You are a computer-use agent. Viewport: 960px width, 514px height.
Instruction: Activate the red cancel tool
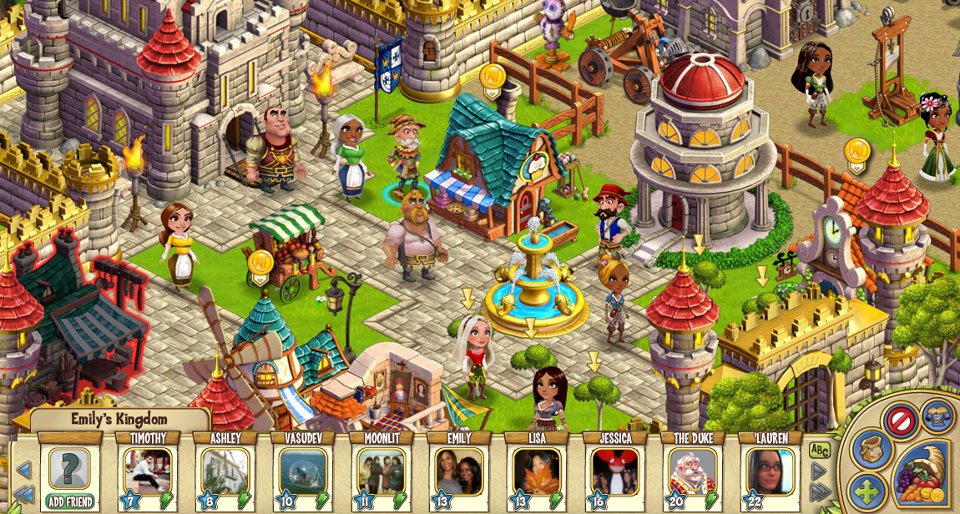(901, 420)
